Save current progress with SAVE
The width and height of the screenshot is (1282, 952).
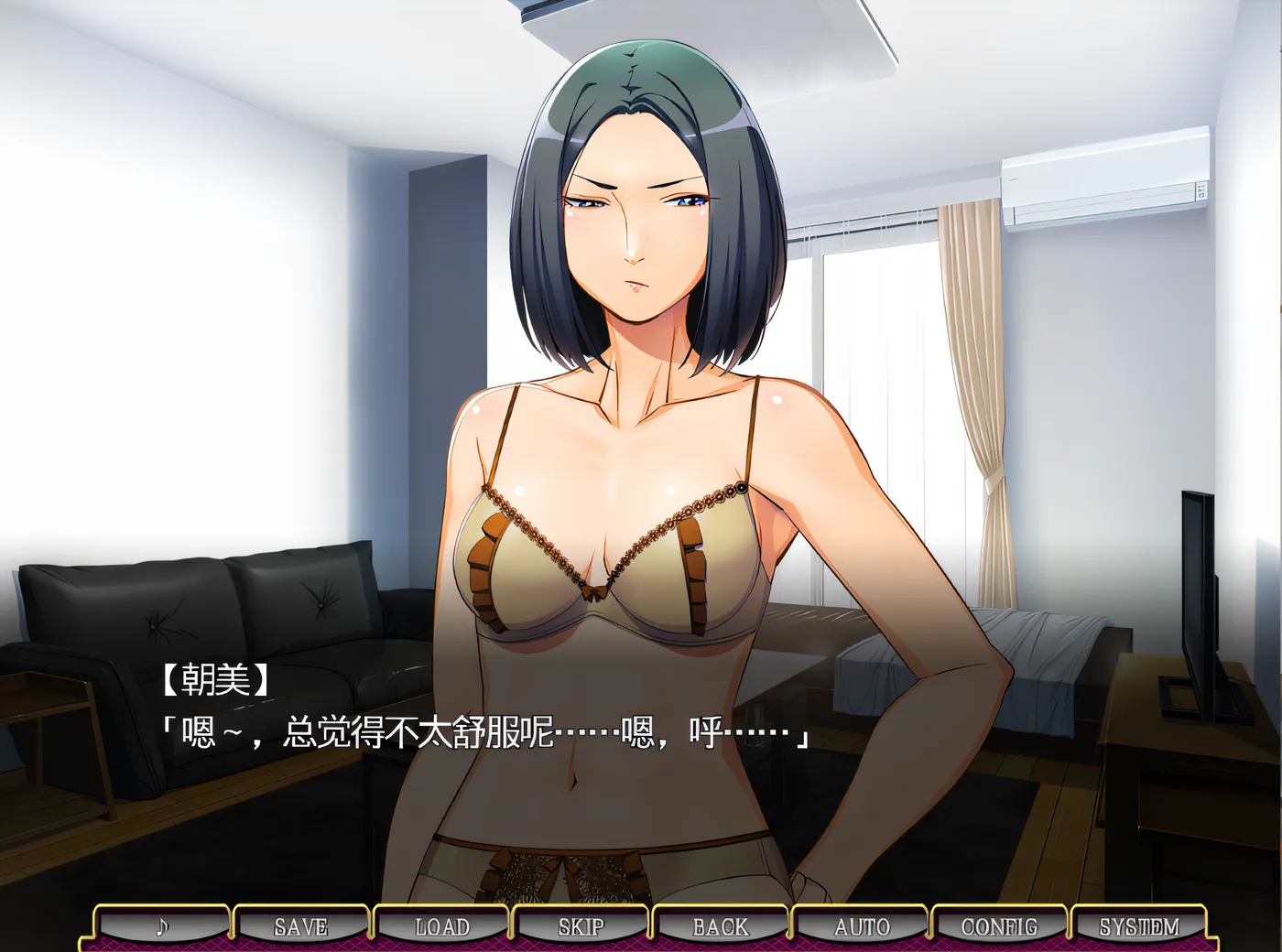coord(300,926)
